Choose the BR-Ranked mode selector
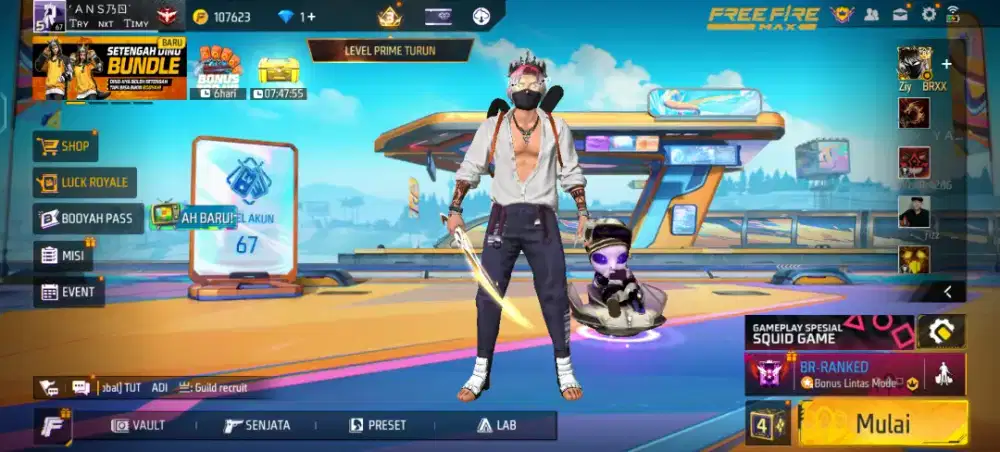The image size is (1000, 452). click(x=838, y=374)
